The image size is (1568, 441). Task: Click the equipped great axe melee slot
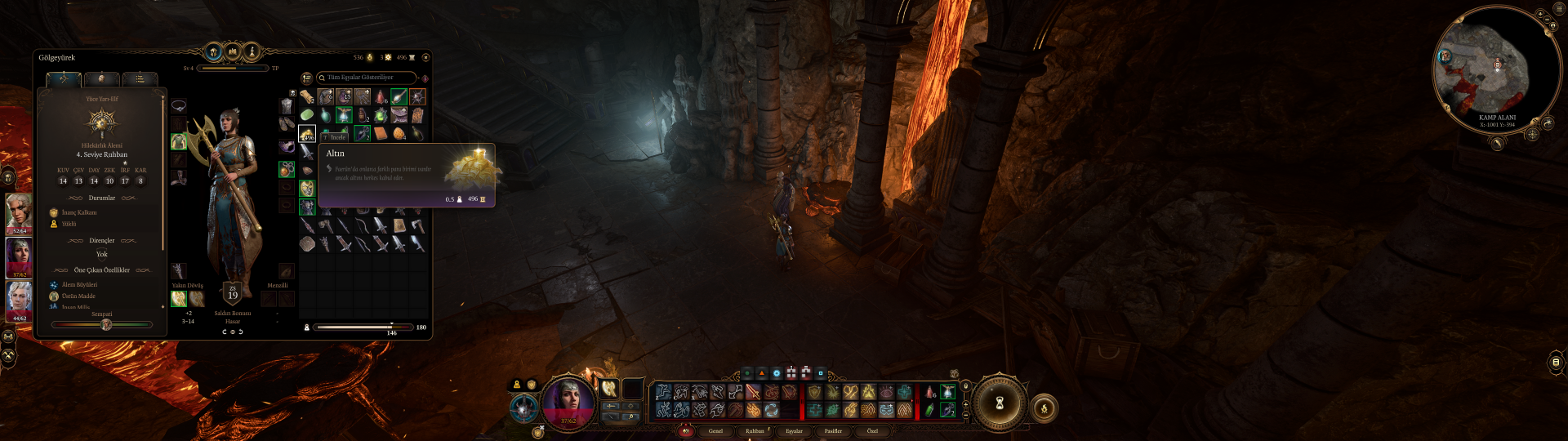[179, 299]
